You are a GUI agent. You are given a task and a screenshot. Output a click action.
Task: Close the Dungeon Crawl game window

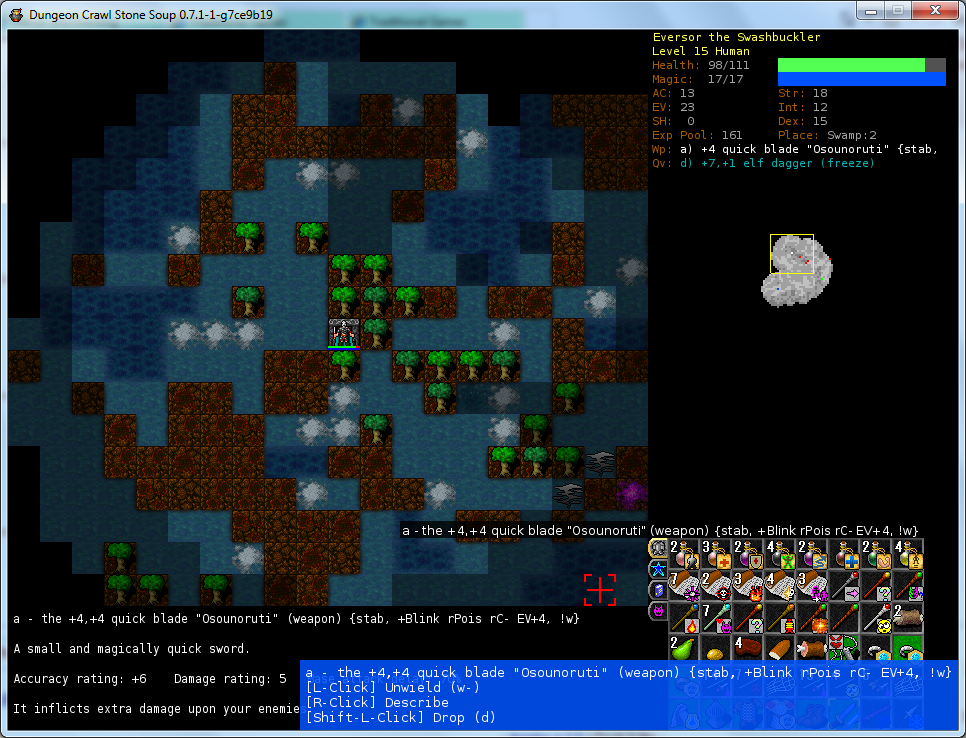(933, 11)
